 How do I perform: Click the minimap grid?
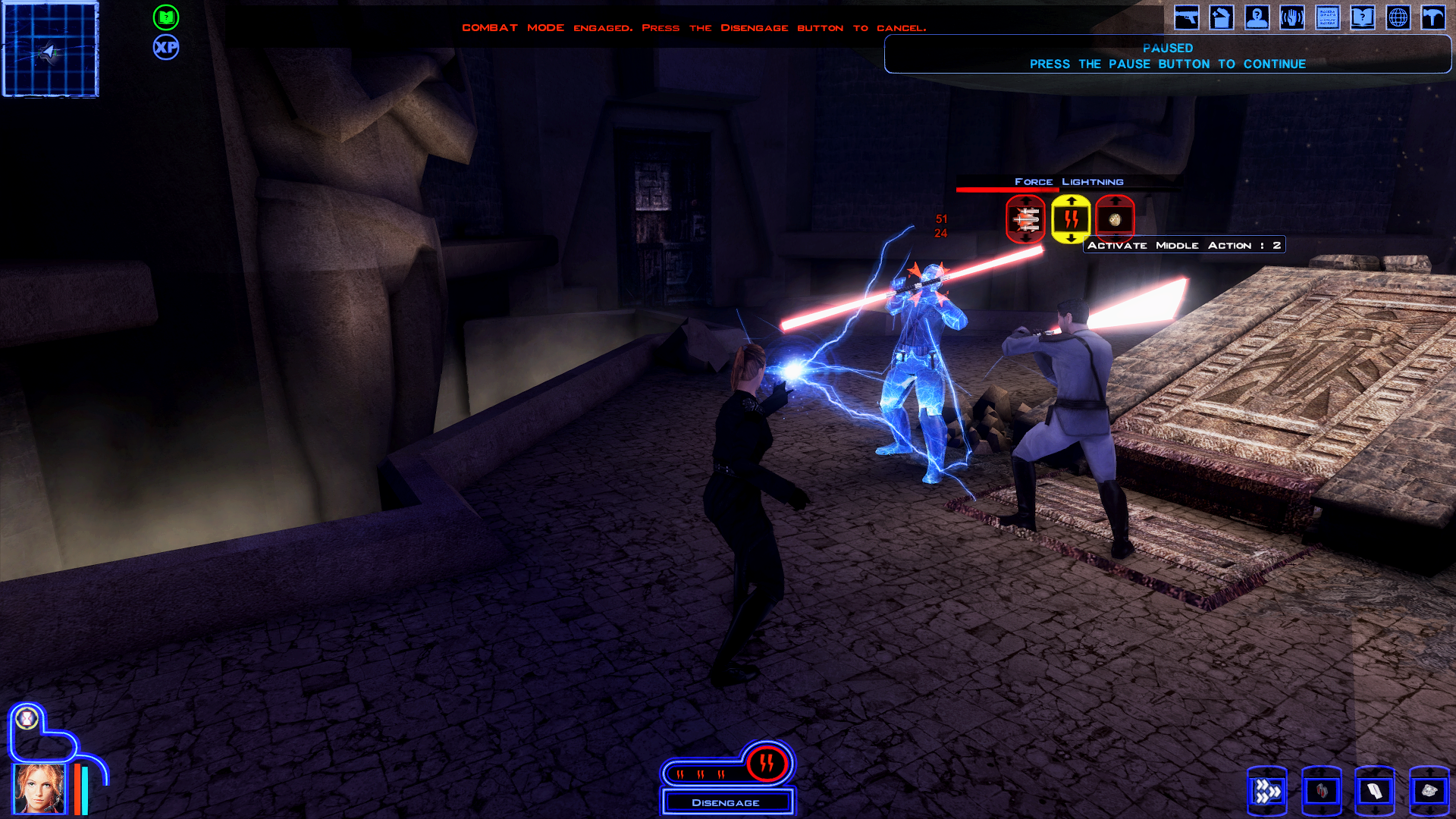click(51, 50)
